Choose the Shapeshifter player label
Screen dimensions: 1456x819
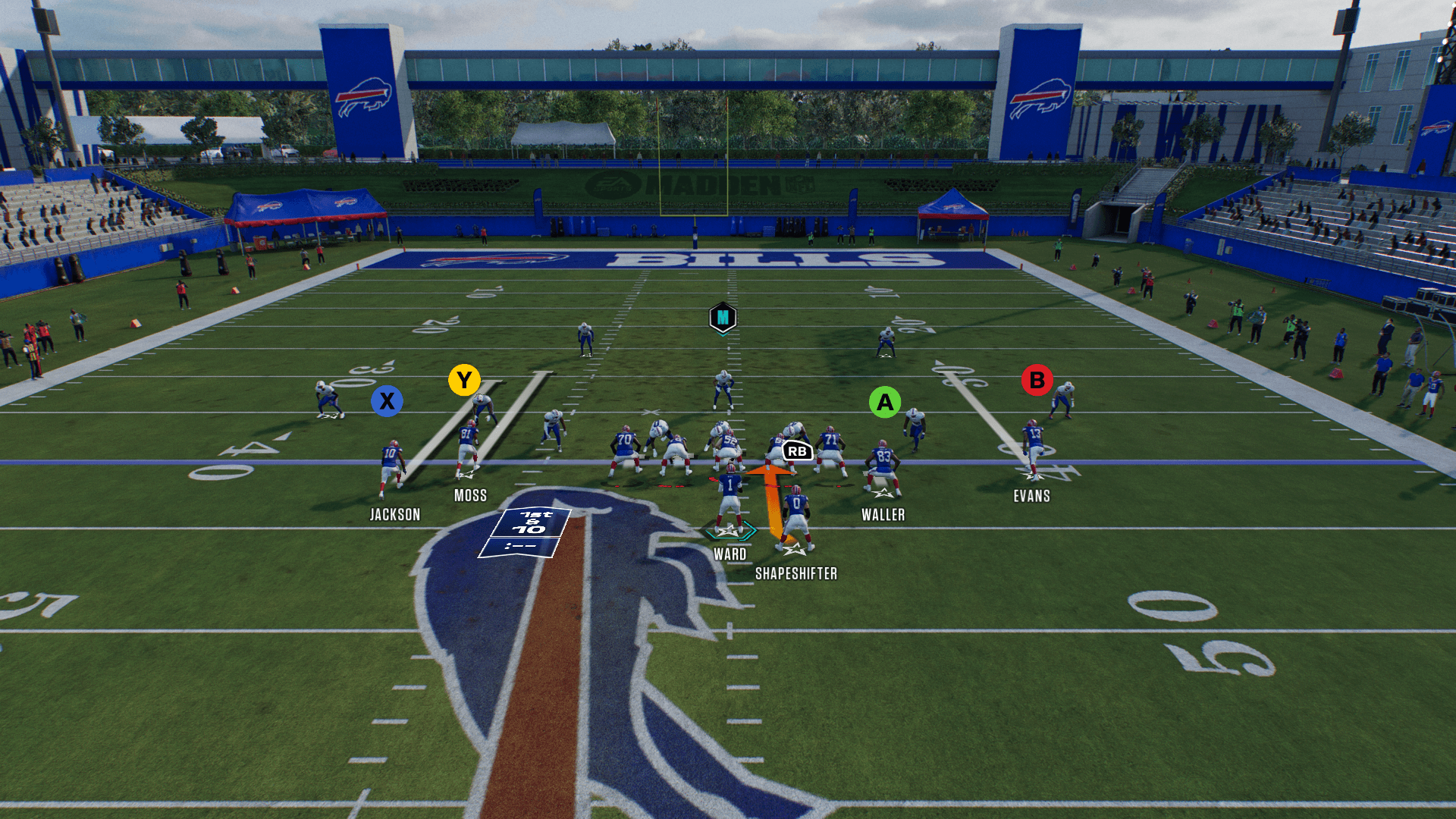[x=795, y=574]
